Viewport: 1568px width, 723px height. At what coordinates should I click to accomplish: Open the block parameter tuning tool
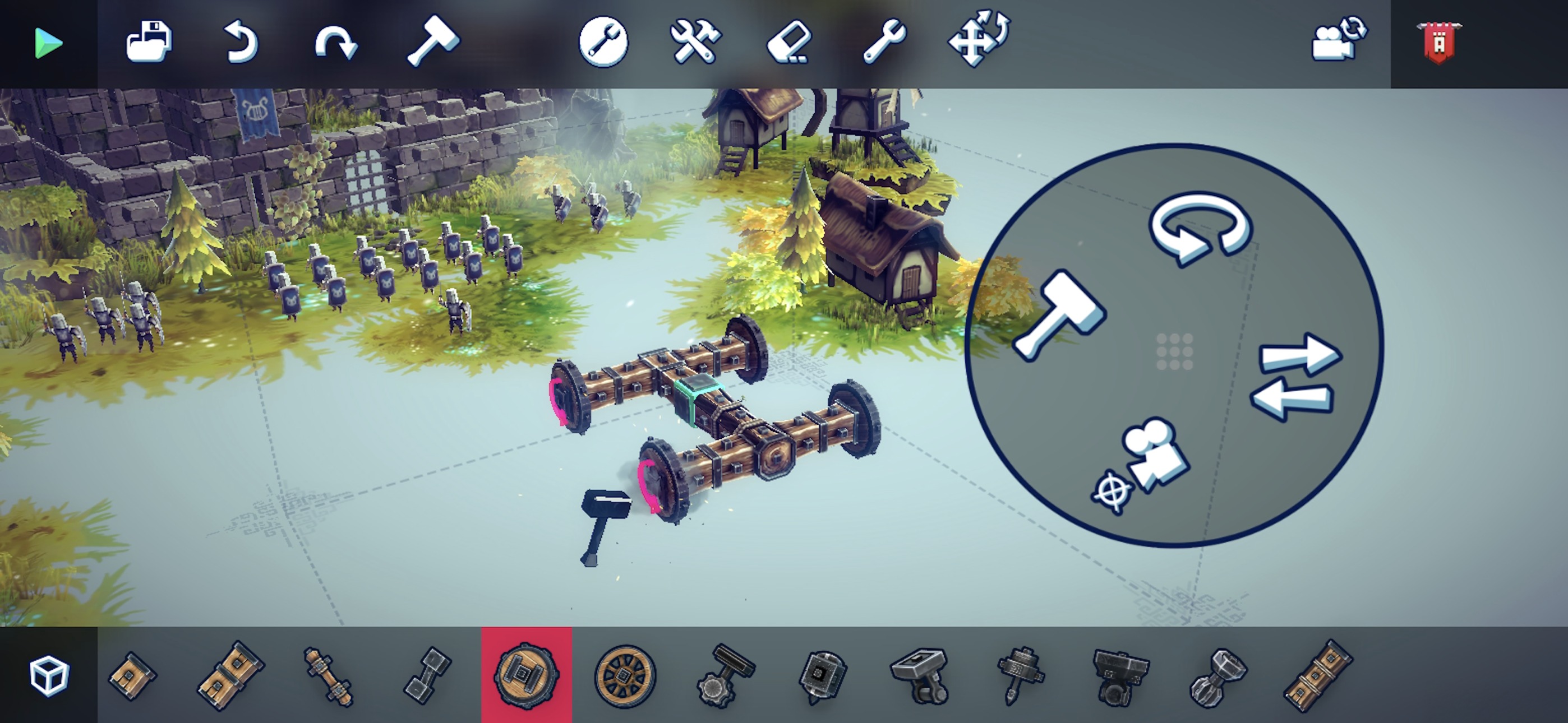[x=603, y=43]
